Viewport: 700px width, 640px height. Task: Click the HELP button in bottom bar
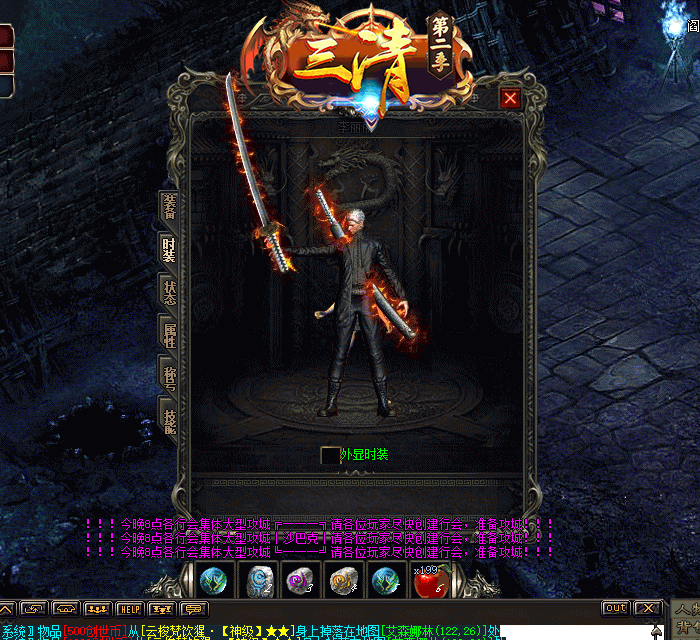click(x=129, y=608)
